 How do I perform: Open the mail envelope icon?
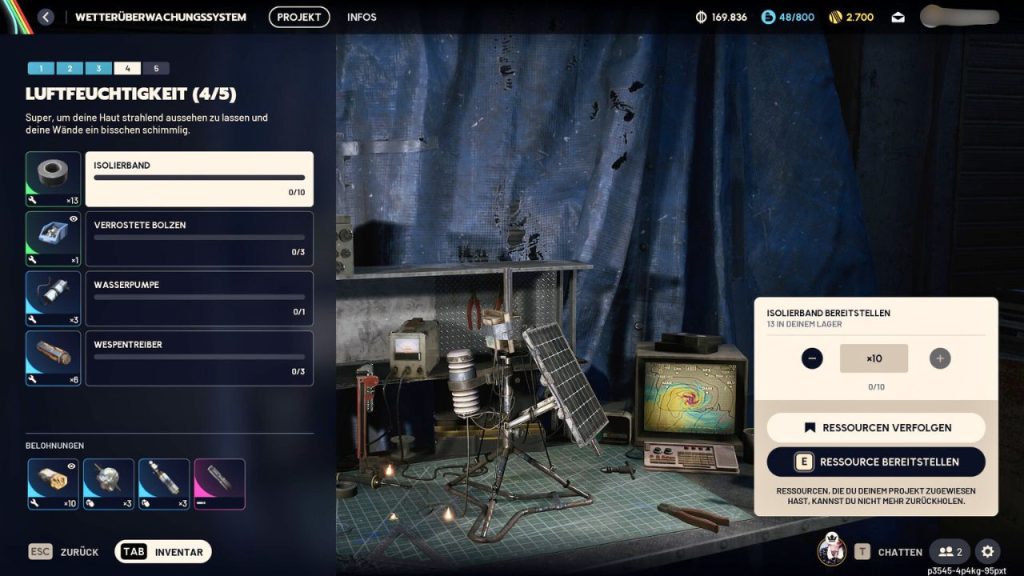pos(898,17)
